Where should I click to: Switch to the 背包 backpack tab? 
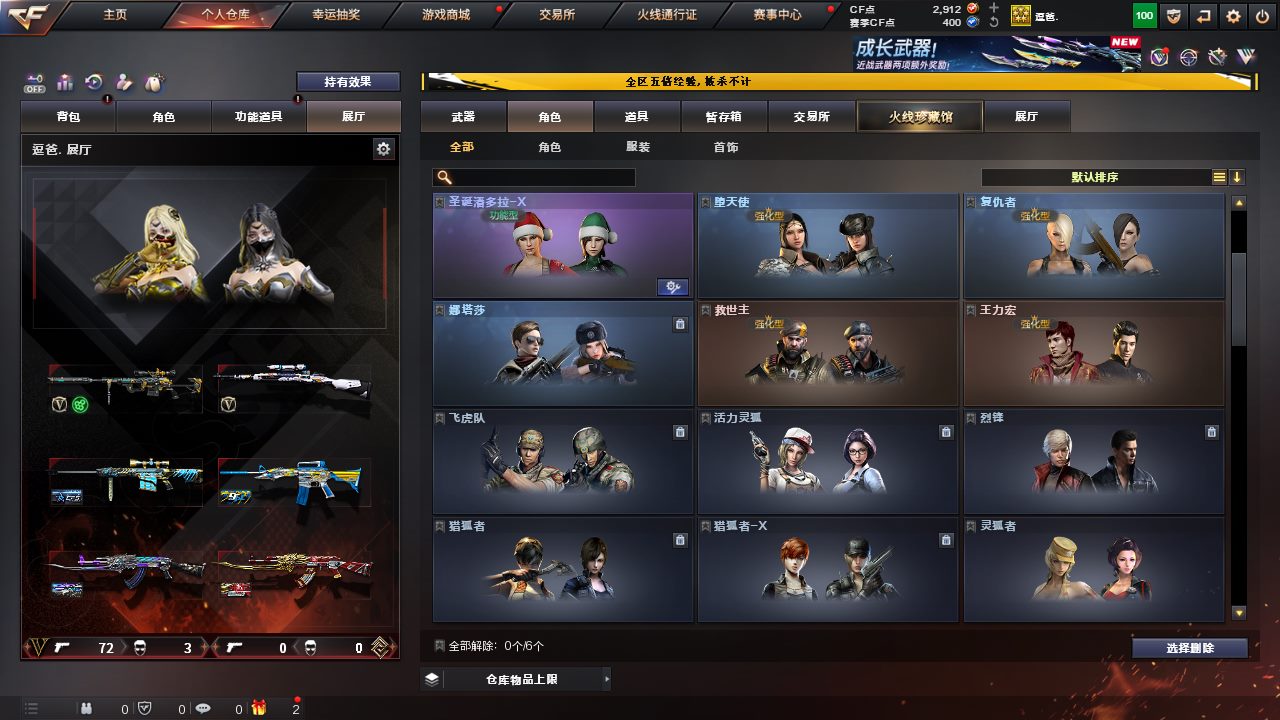click(68, 117)
